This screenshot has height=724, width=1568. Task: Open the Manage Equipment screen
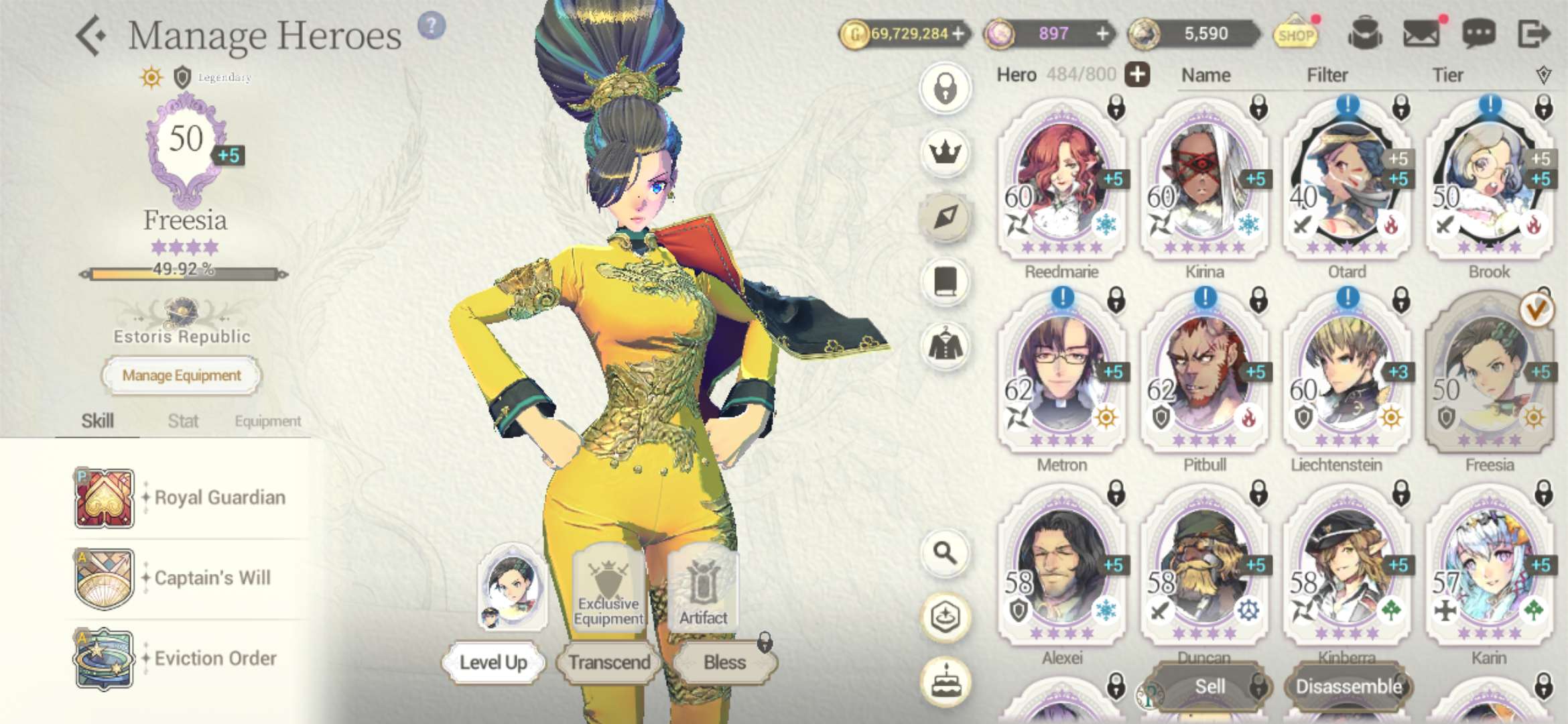coord(181,375)
